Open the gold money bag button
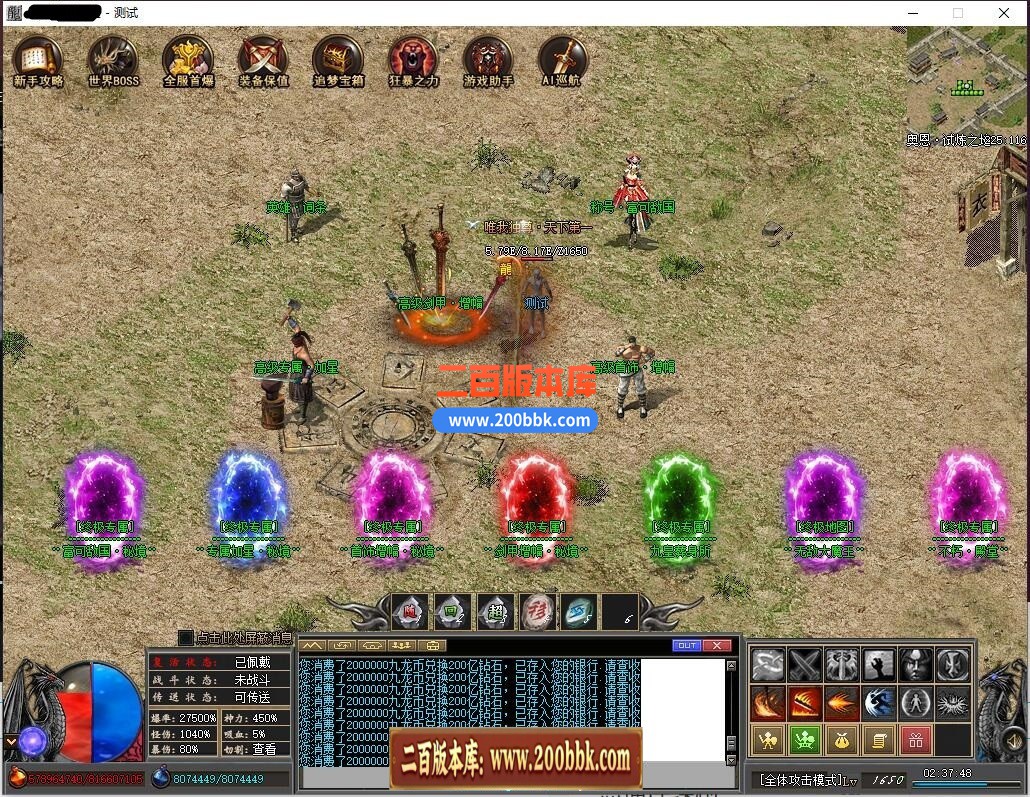The width and height of the screenshot is (1030, 797). 841,740
